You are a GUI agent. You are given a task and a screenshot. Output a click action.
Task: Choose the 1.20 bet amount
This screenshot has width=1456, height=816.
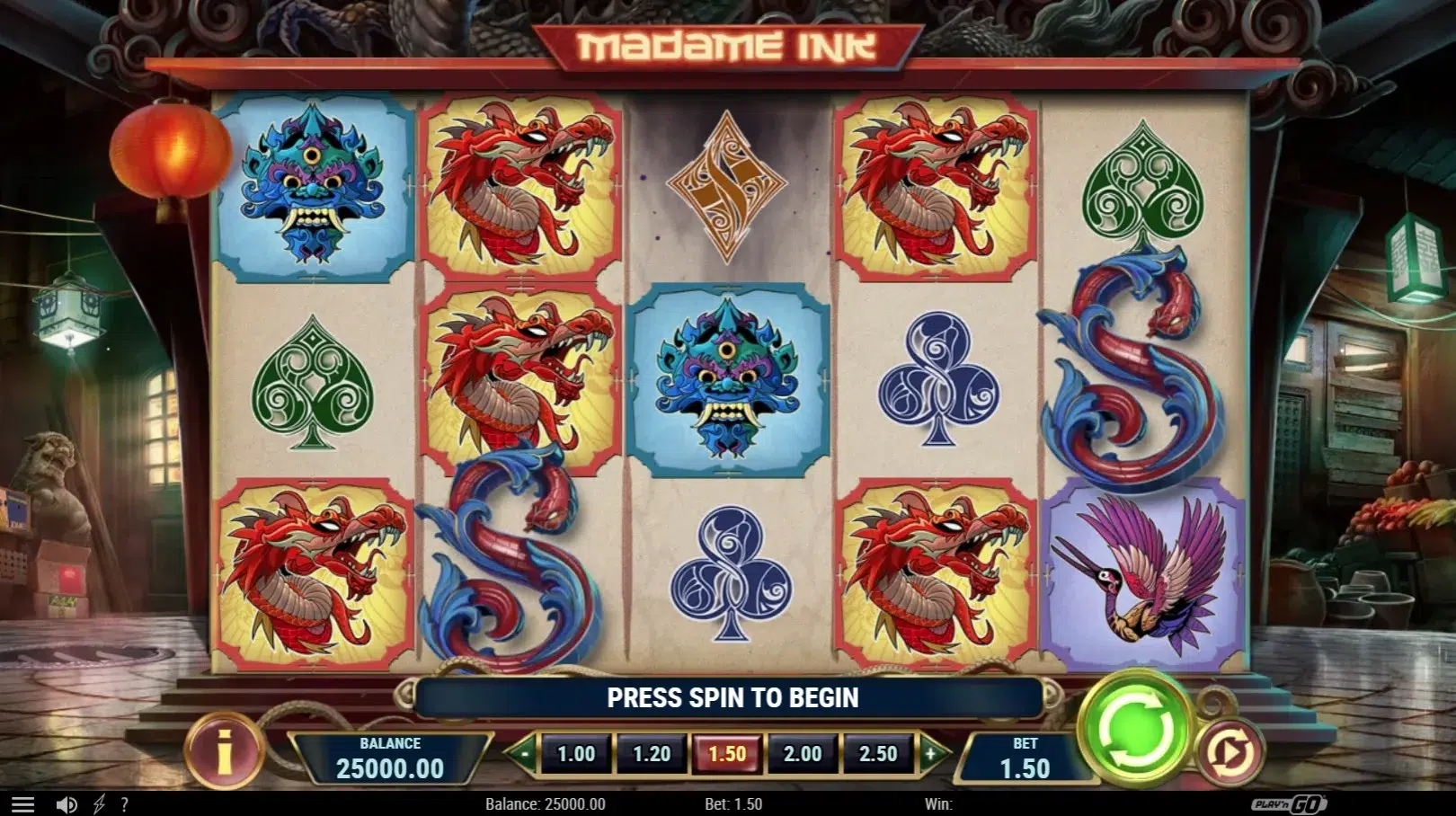652,754
